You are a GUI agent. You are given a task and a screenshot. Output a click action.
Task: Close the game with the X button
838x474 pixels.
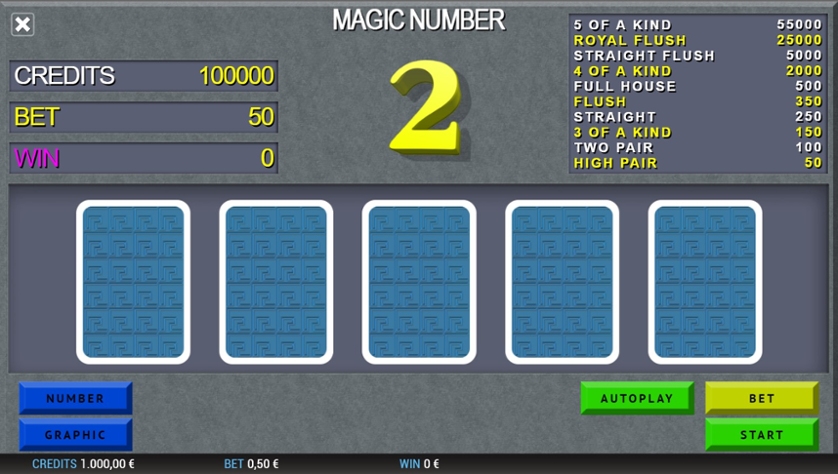pos(23,24)
